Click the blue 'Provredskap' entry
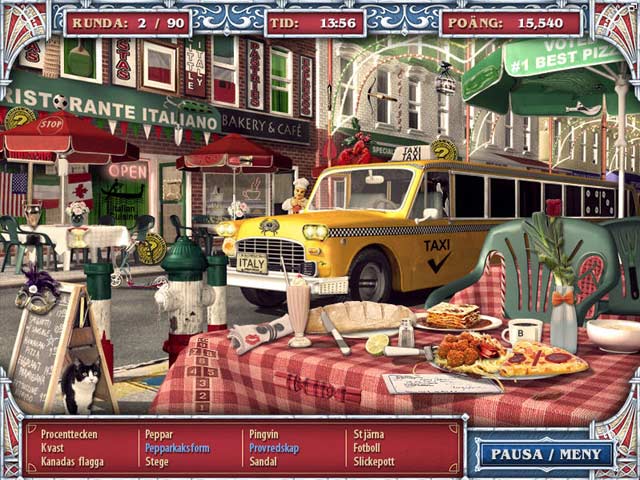The height and width of the screenshot is (480, 640). coord(273,448)
